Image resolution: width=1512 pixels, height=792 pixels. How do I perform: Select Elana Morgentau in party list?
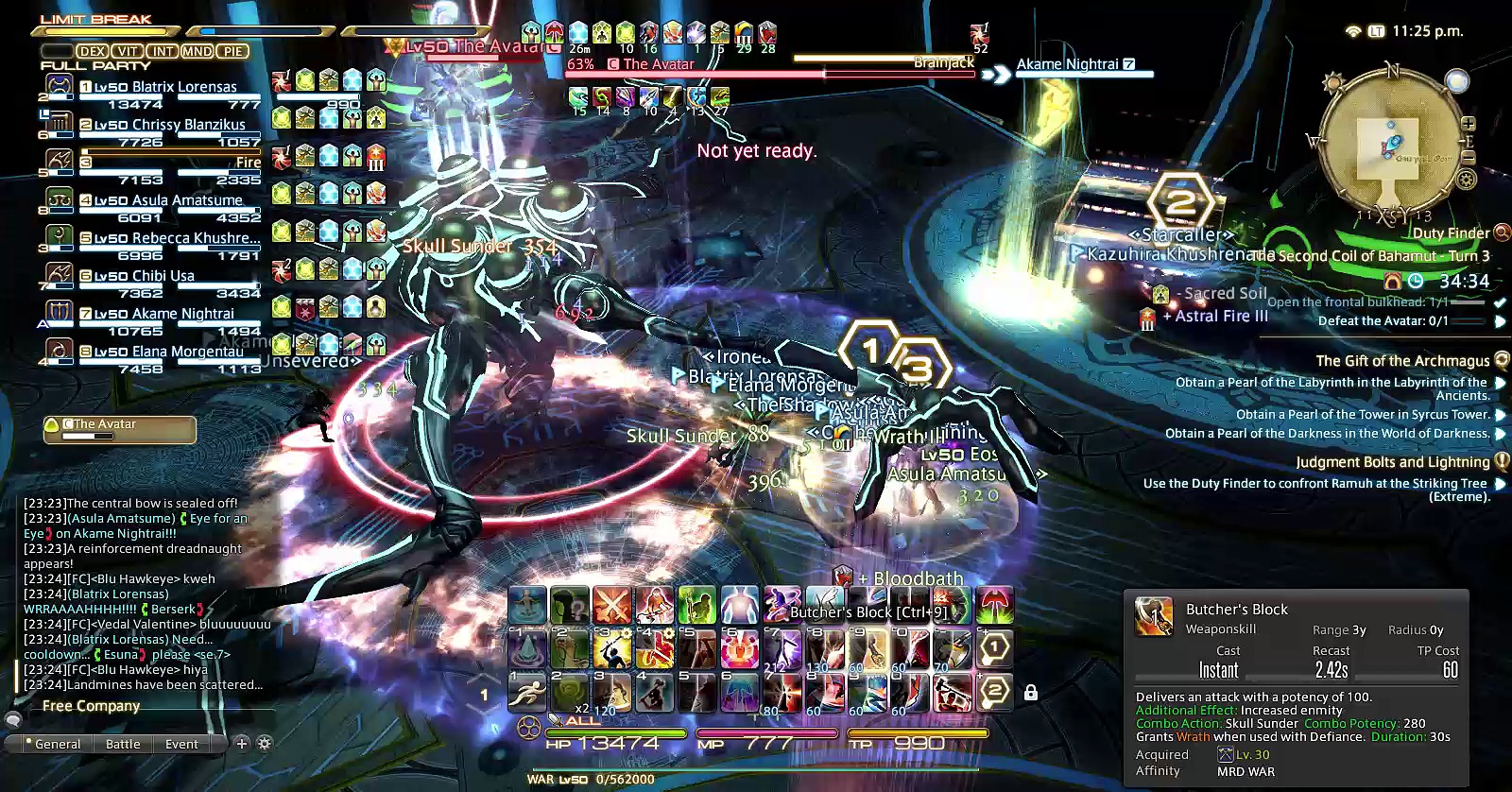pos(168,352)
